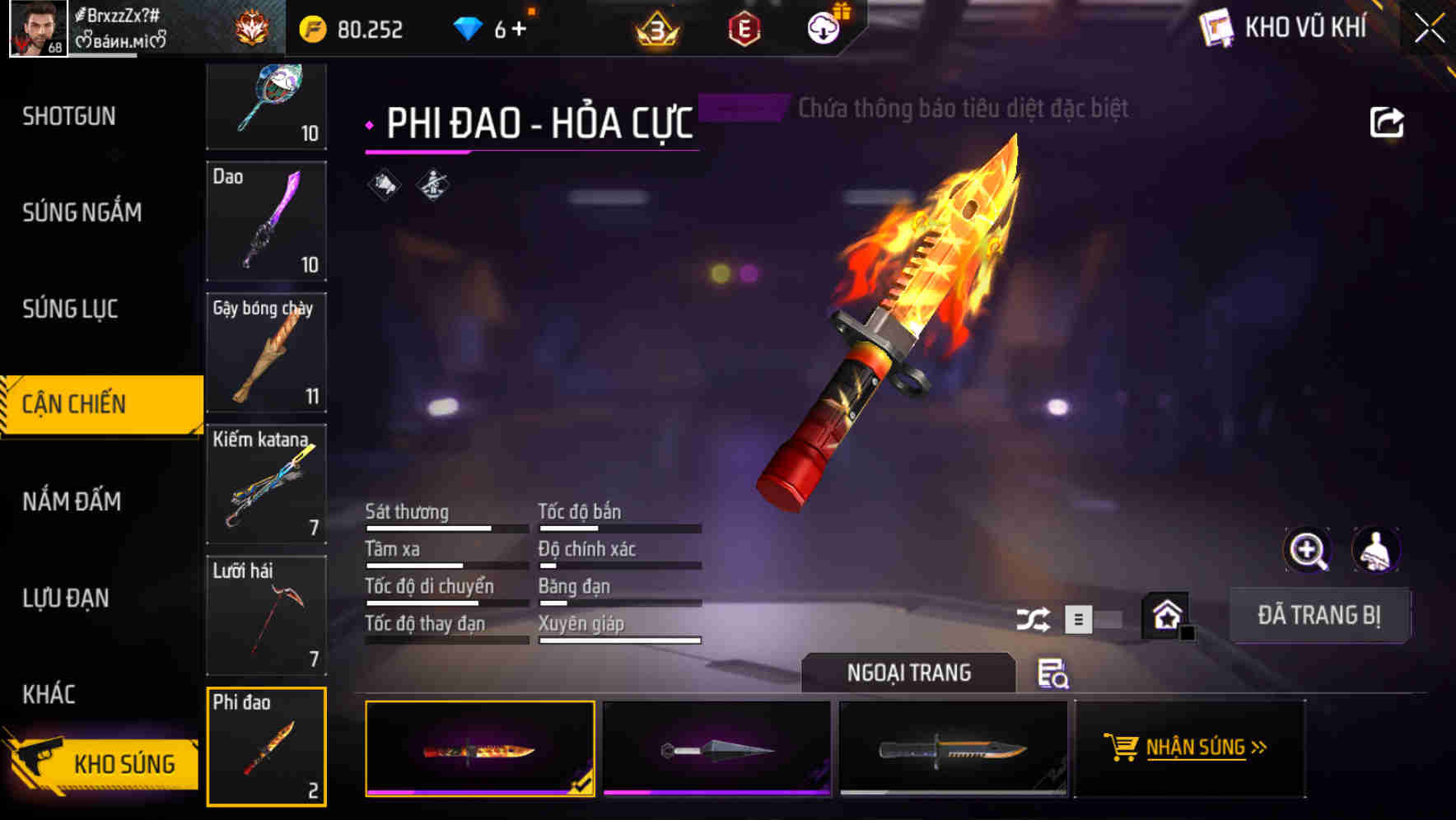Screen dimensions: 1456x820
Task: Click the ĐÃ TRANG BỊ equipped button
Action: coord(1319,615)
